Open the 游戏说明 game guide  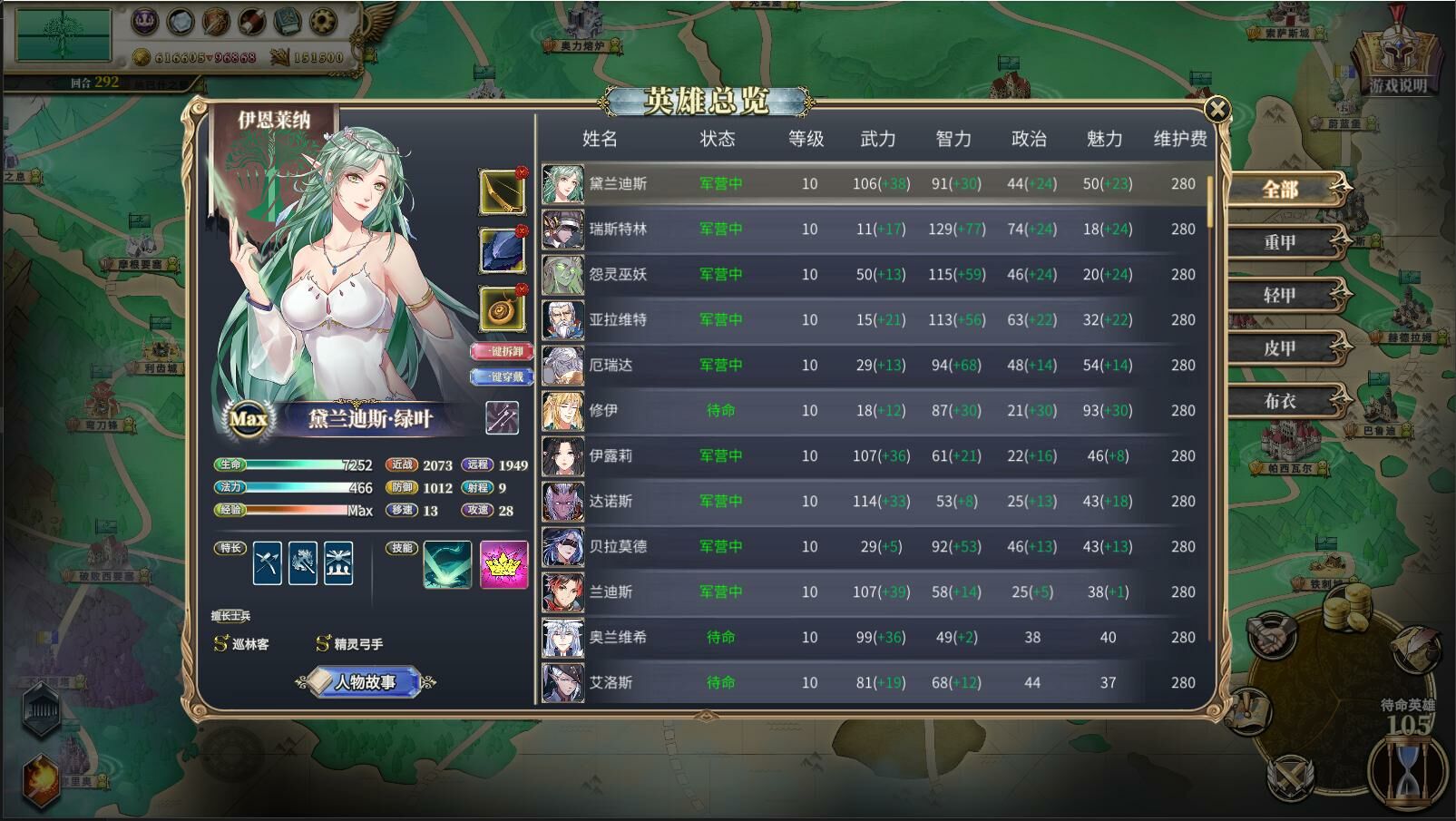point(1397,65)
